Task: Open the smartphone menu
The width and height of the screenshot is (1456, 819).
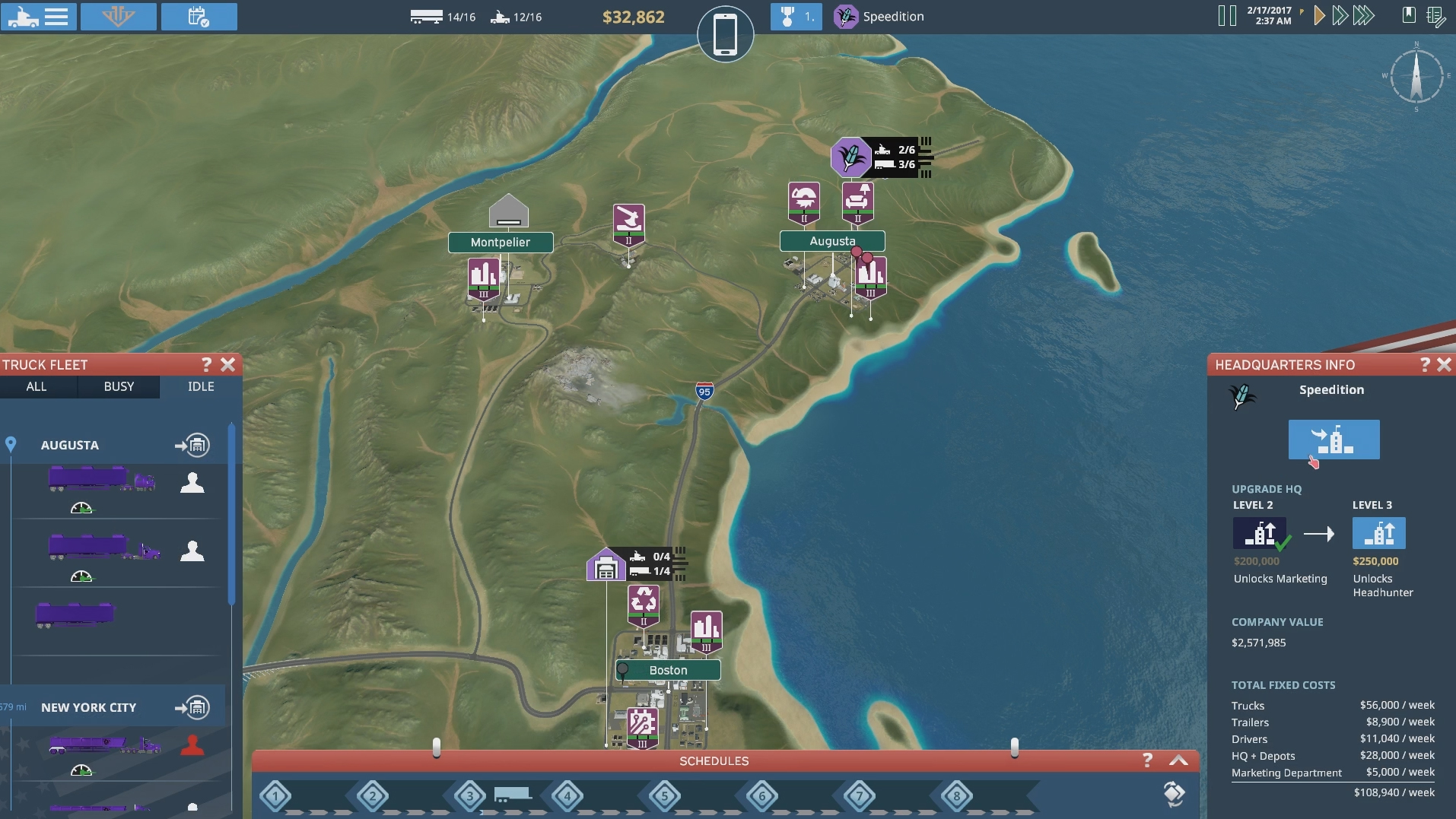Action: pyautogui.click(x=725, y=34)
